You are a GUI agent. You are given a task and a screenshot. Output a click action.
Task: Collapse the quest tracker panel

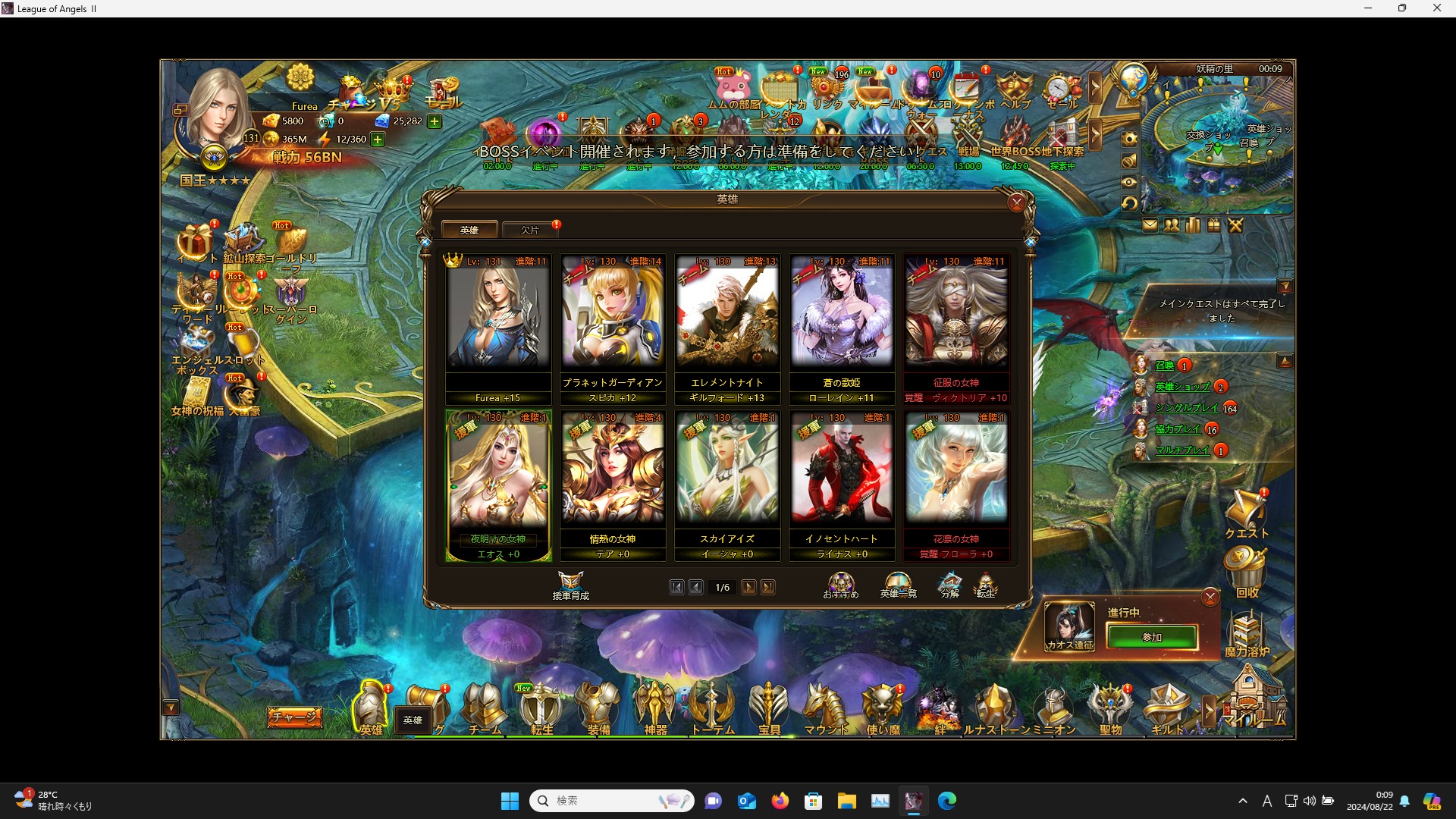click(1287, 286)
